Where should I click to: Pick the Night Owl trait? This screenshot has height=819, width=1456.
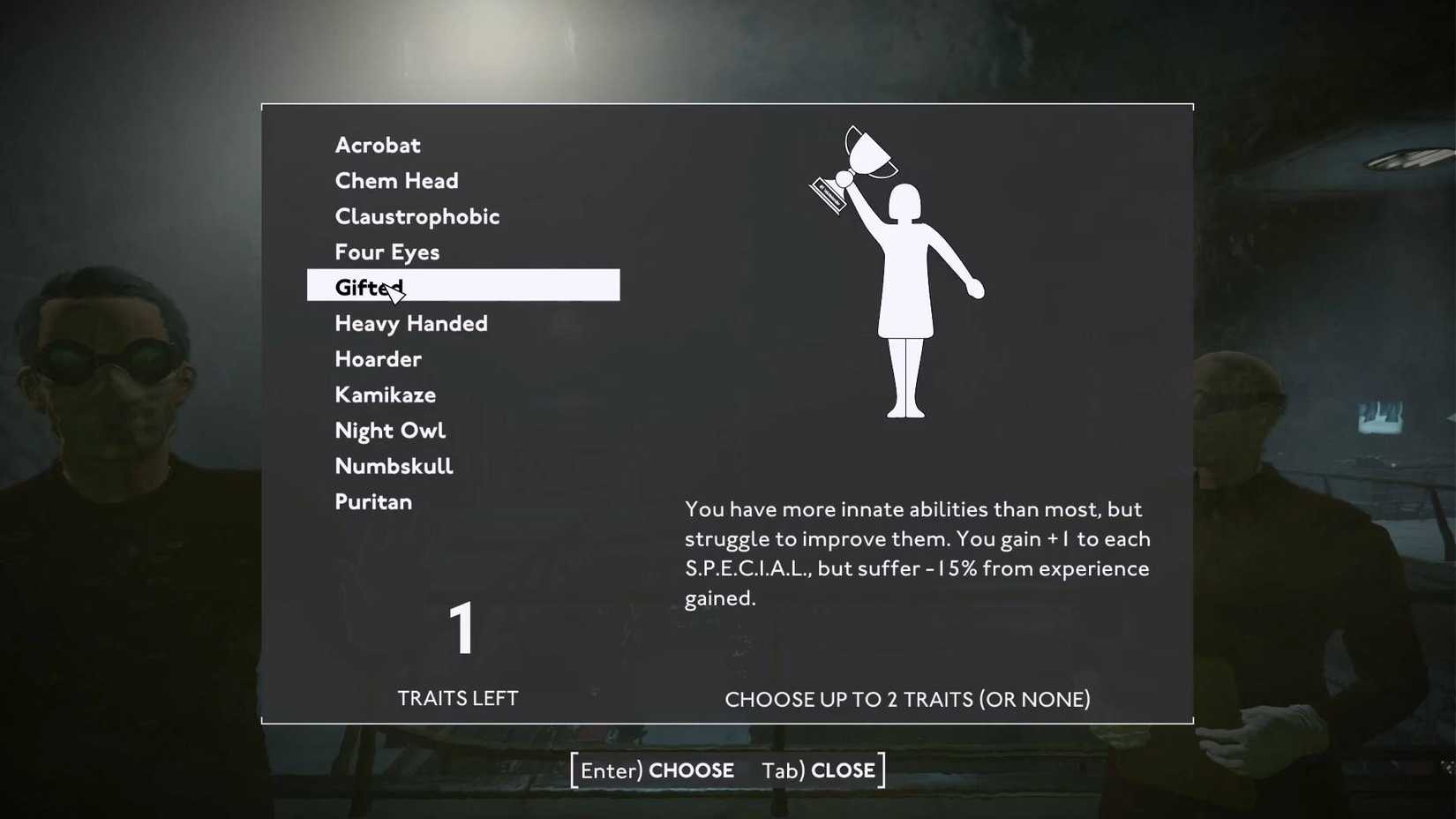390,430
